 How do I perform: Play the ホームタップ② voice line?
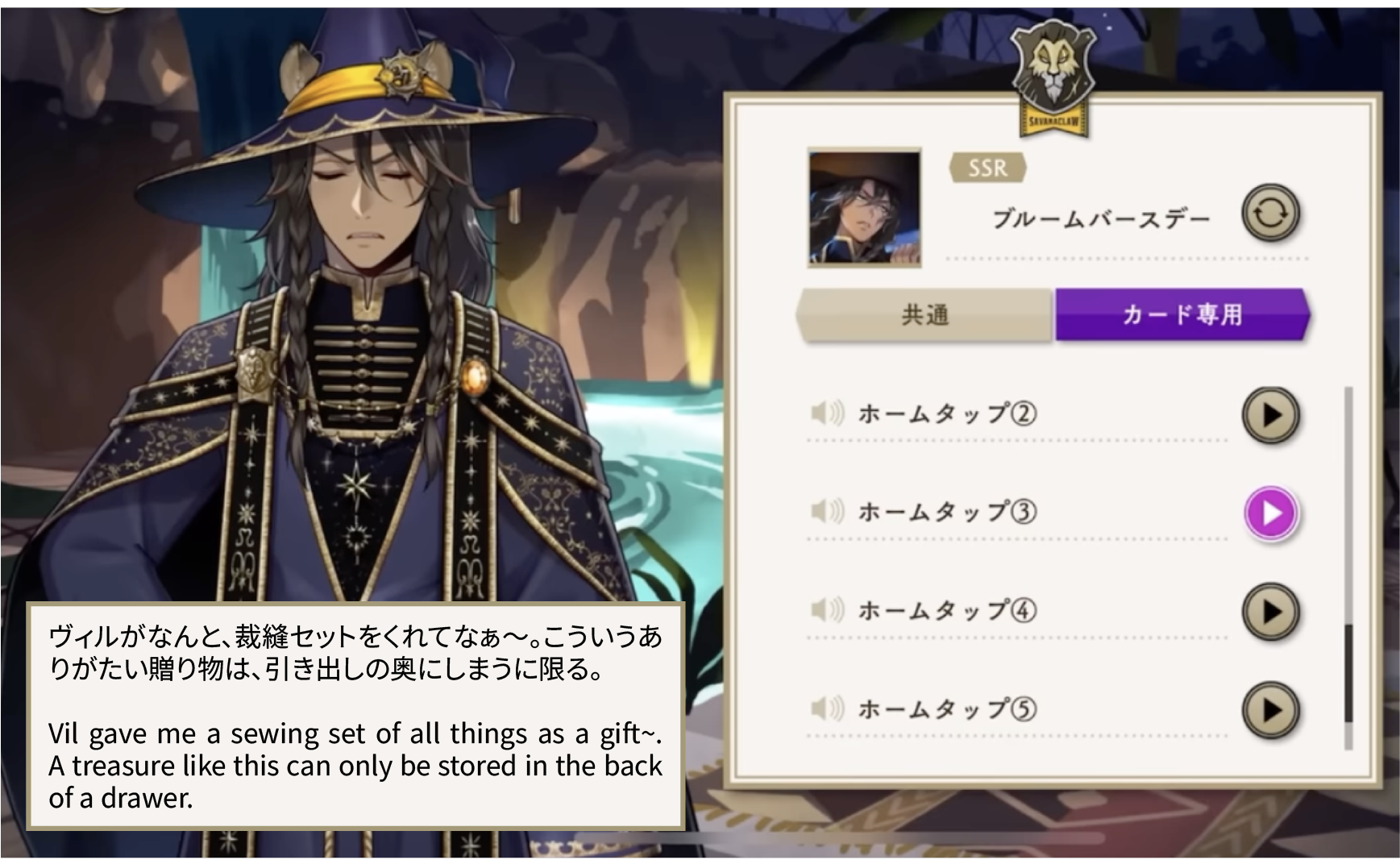click(1270, 415)
